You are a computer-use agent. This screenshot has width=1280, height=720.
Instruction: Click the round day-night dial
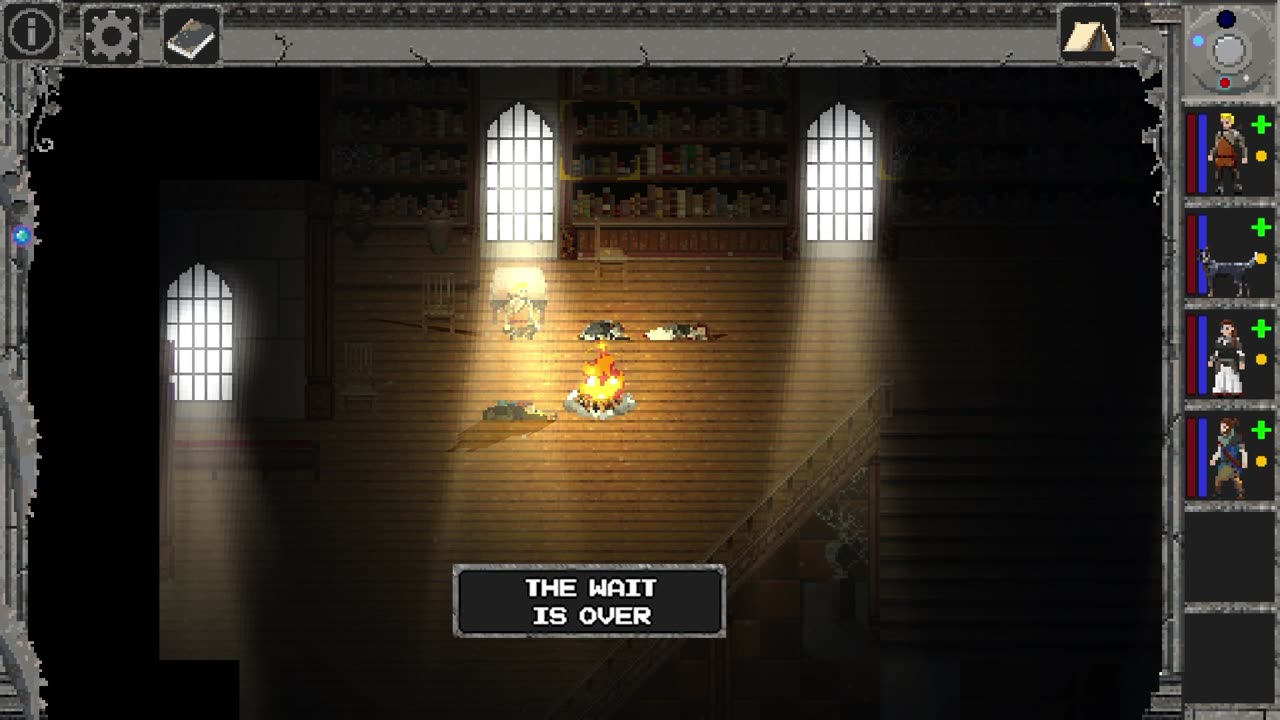pos(1228,48)
